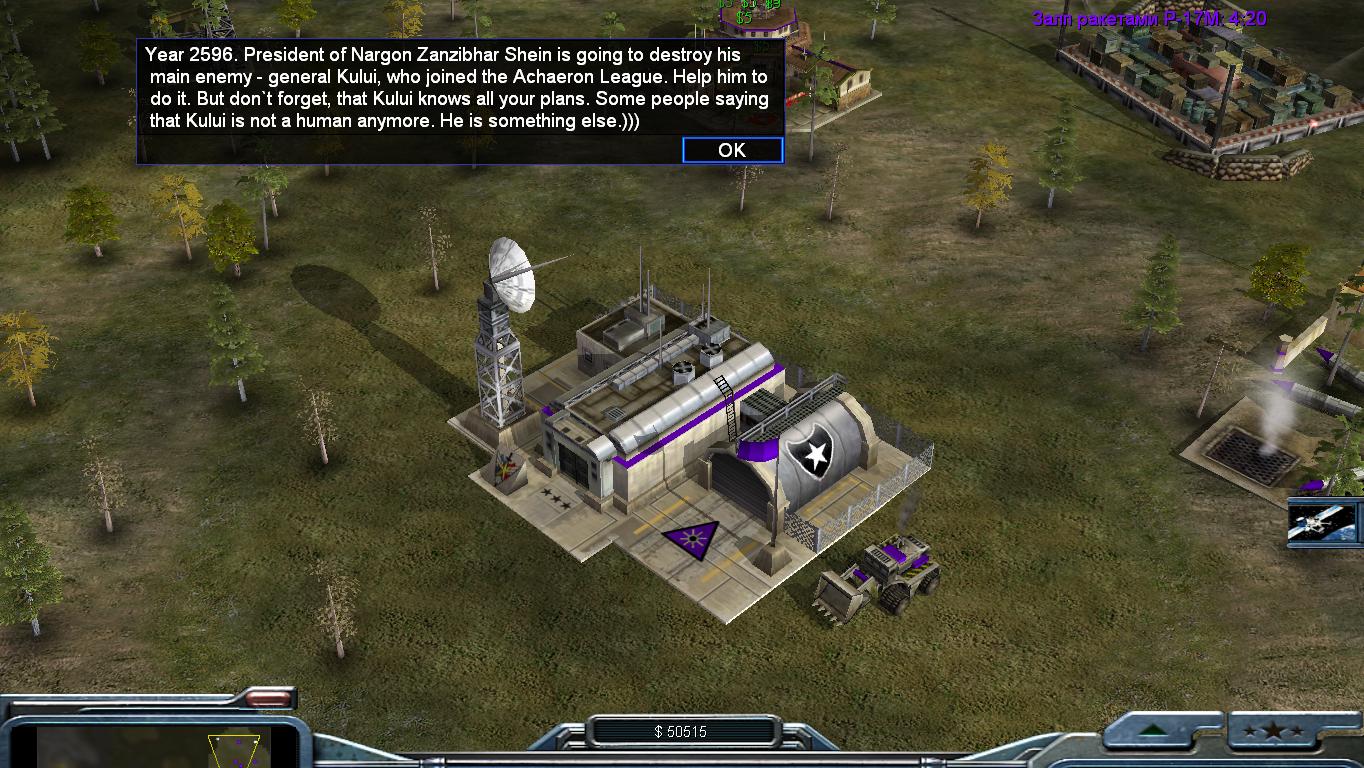The height and width of the screenshot is (768, 1364).
Task: Activate the satellite superweapon shortcut icon
Action: pos(1323,521)
